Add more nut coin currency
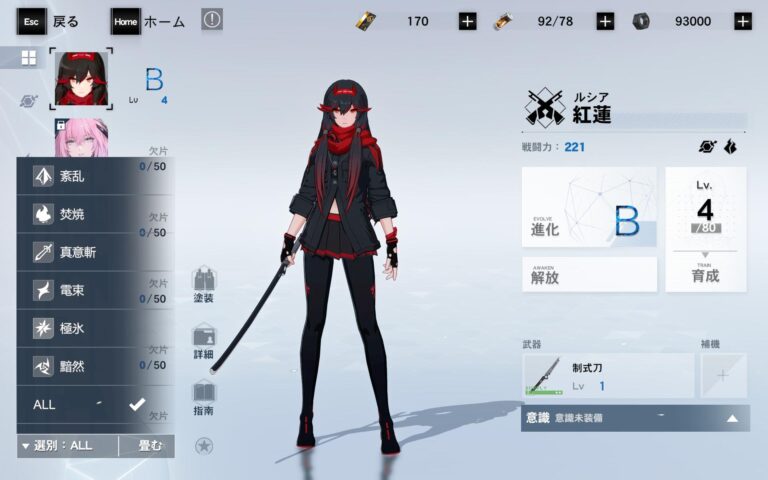 (742, 21)
